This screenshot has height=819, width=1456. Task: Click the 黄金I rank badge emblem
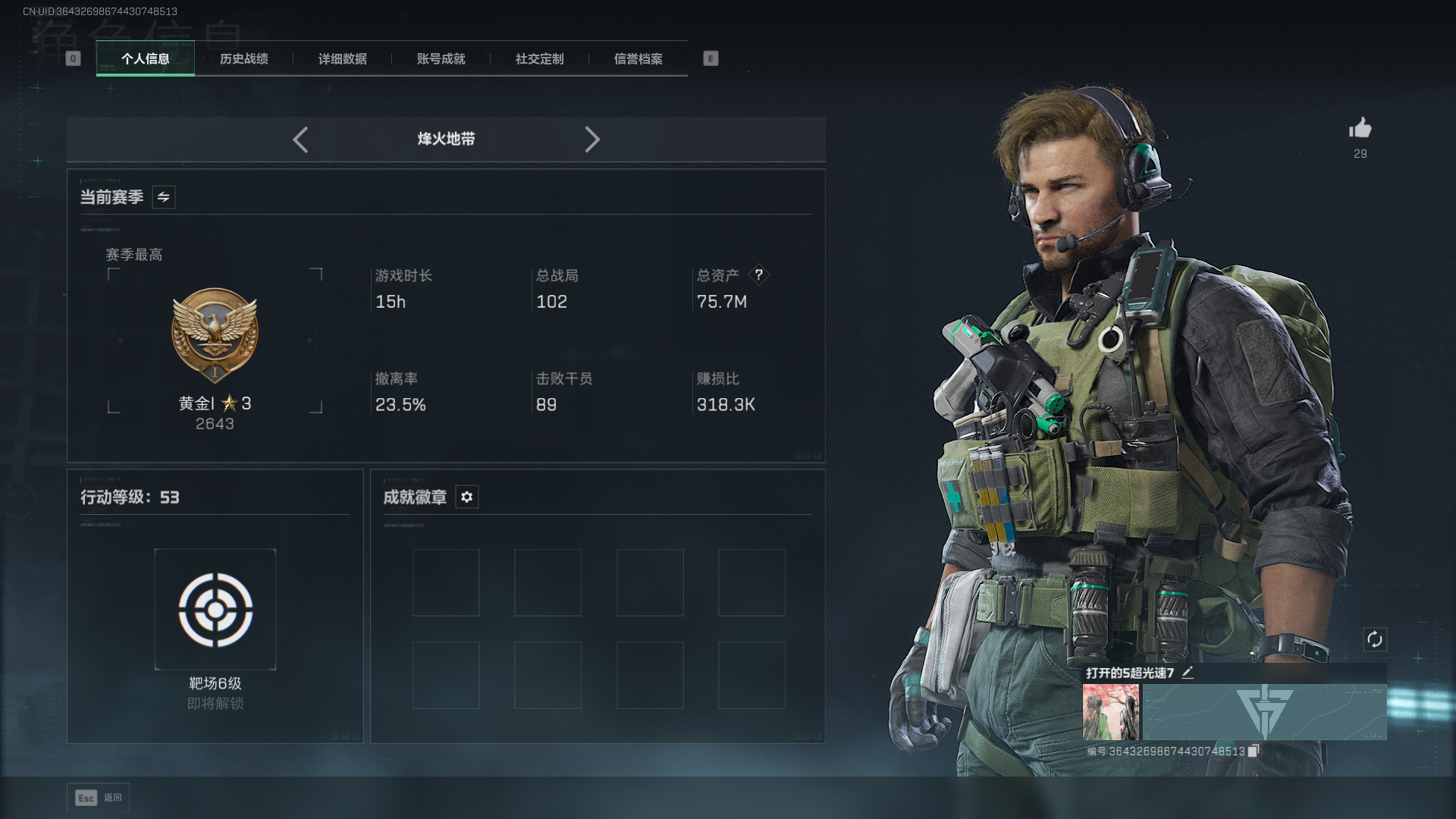click(215, 334)
